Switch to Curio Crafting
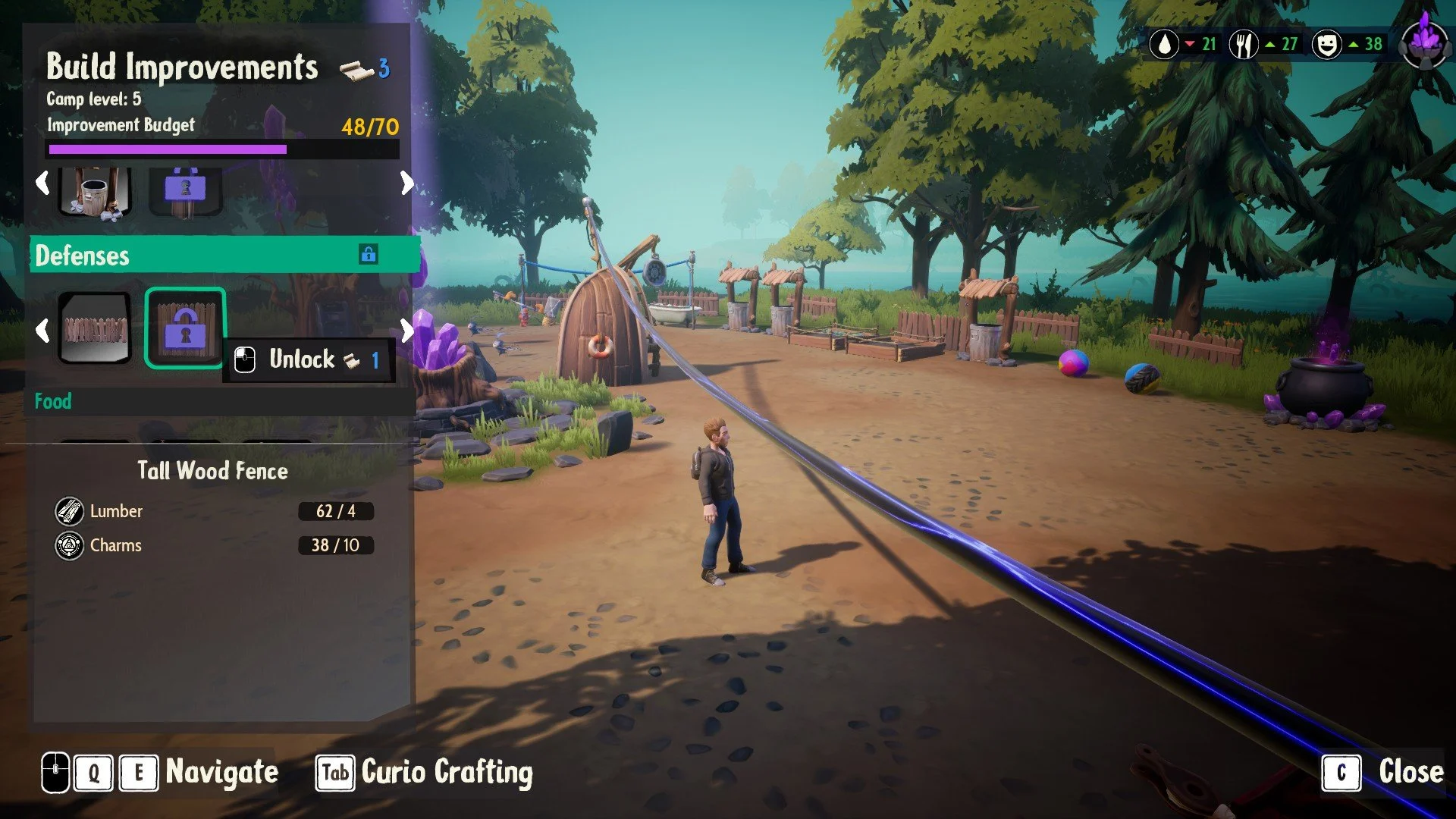This screenshot has height=819, width=1456. coord(425,773)
